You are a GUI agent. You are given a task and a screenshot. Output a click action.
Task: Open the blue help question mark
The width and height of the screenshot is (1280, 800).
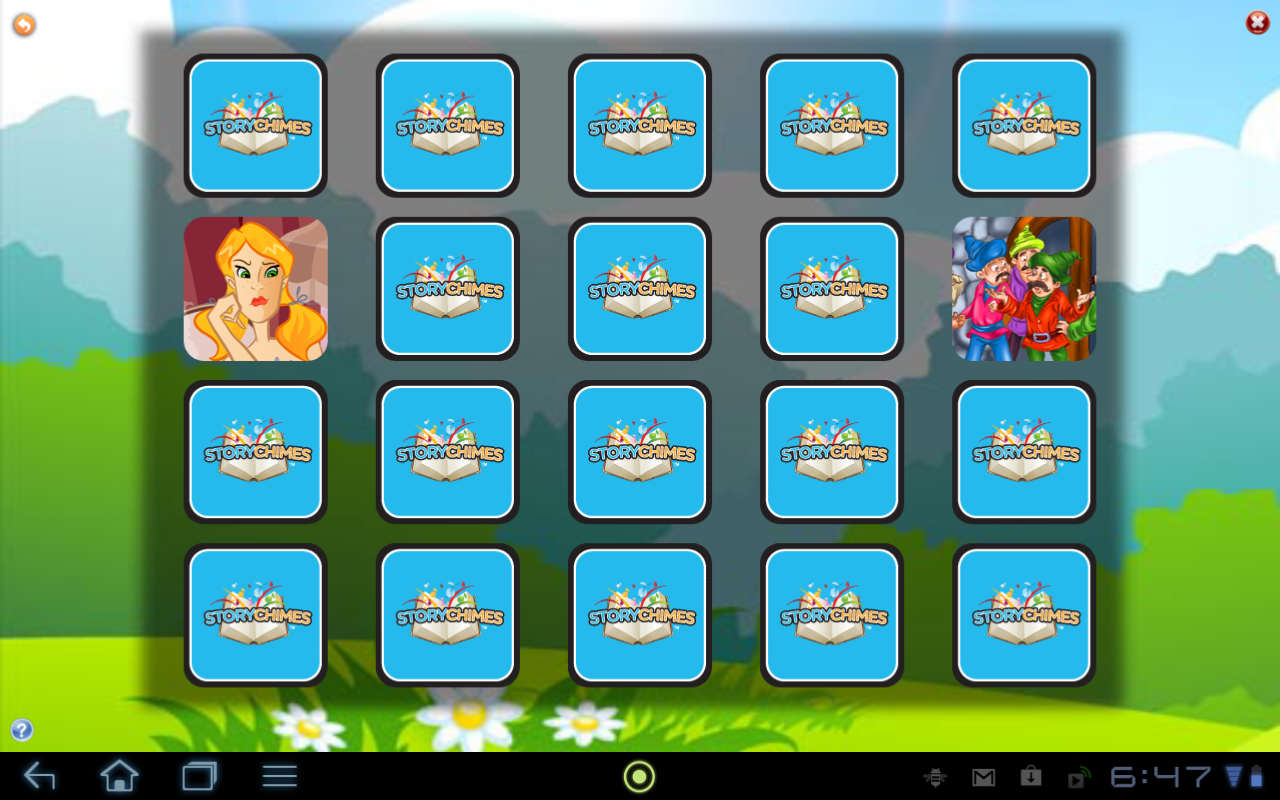(x=21, y=729)
